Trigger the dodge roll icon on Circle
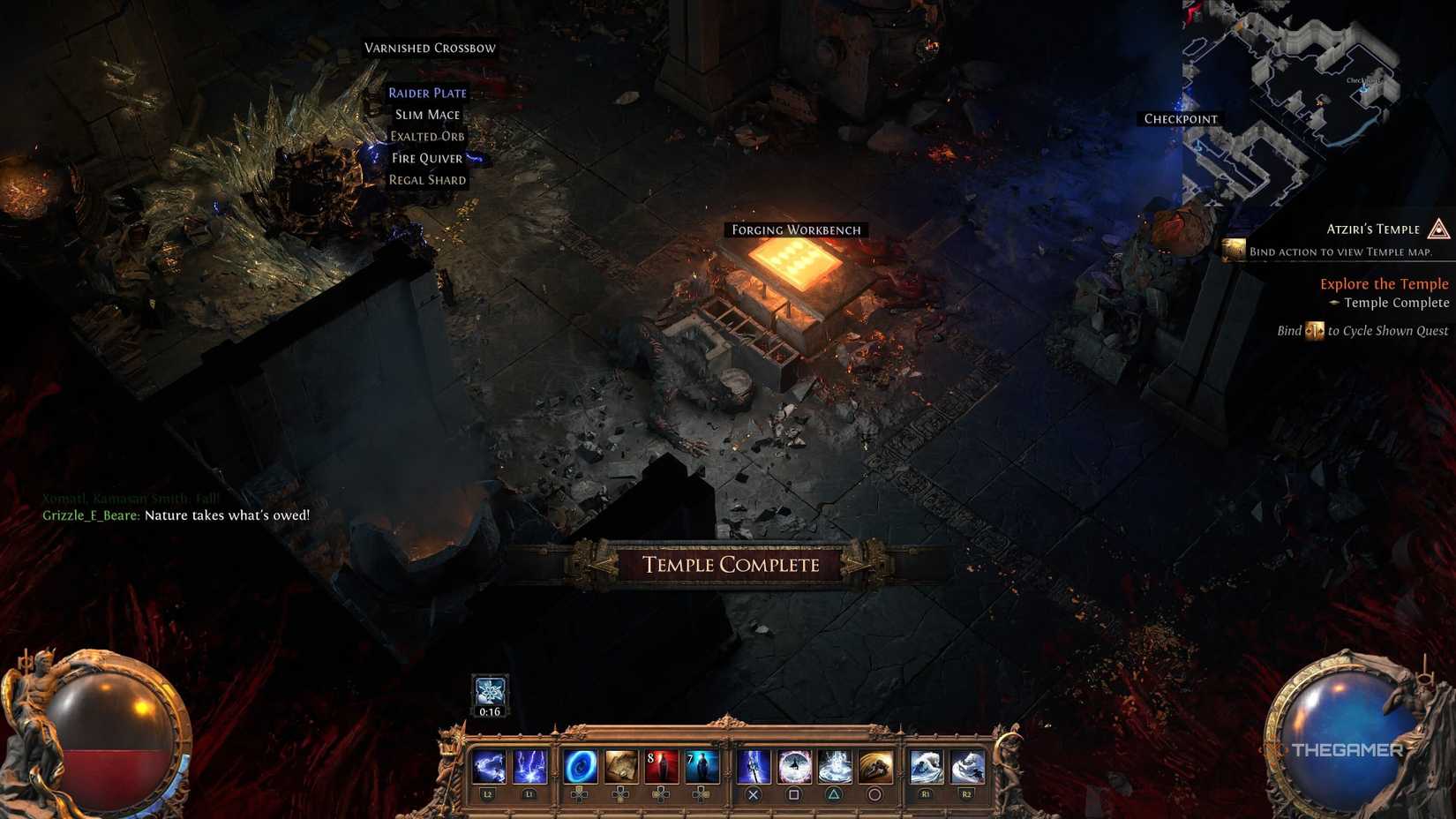Screen dimensions: 1456x819 point(874,766)
